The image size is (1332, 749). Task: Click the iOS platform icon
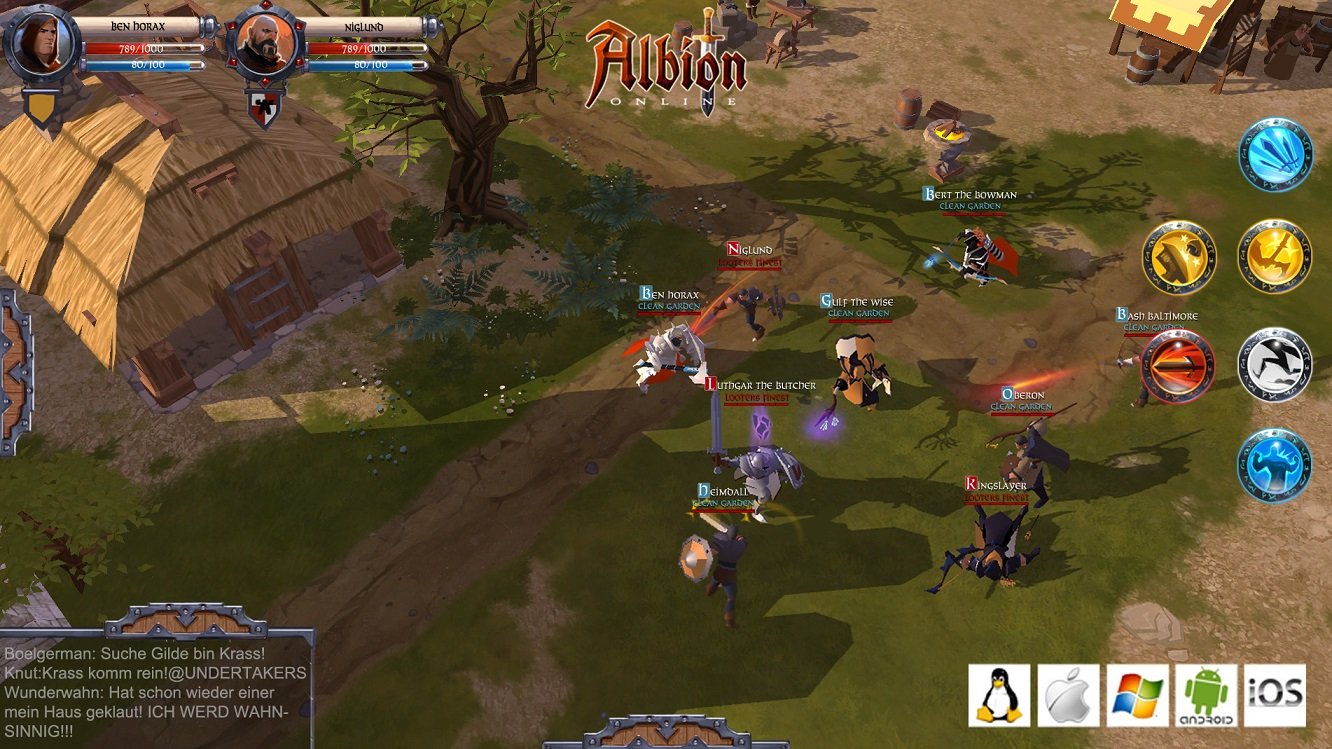click(x=1275, y=692)
